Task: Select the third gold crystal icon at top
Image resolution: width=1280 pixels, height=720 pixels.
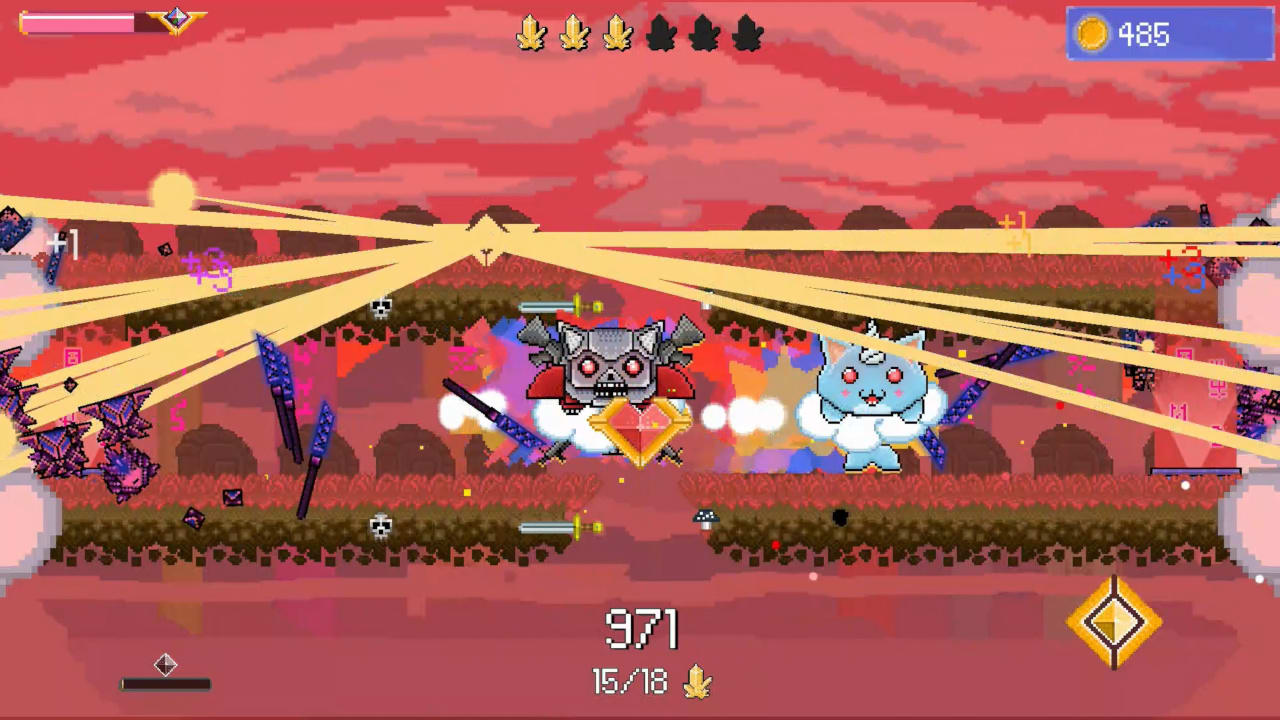Action: click(619, 33)
